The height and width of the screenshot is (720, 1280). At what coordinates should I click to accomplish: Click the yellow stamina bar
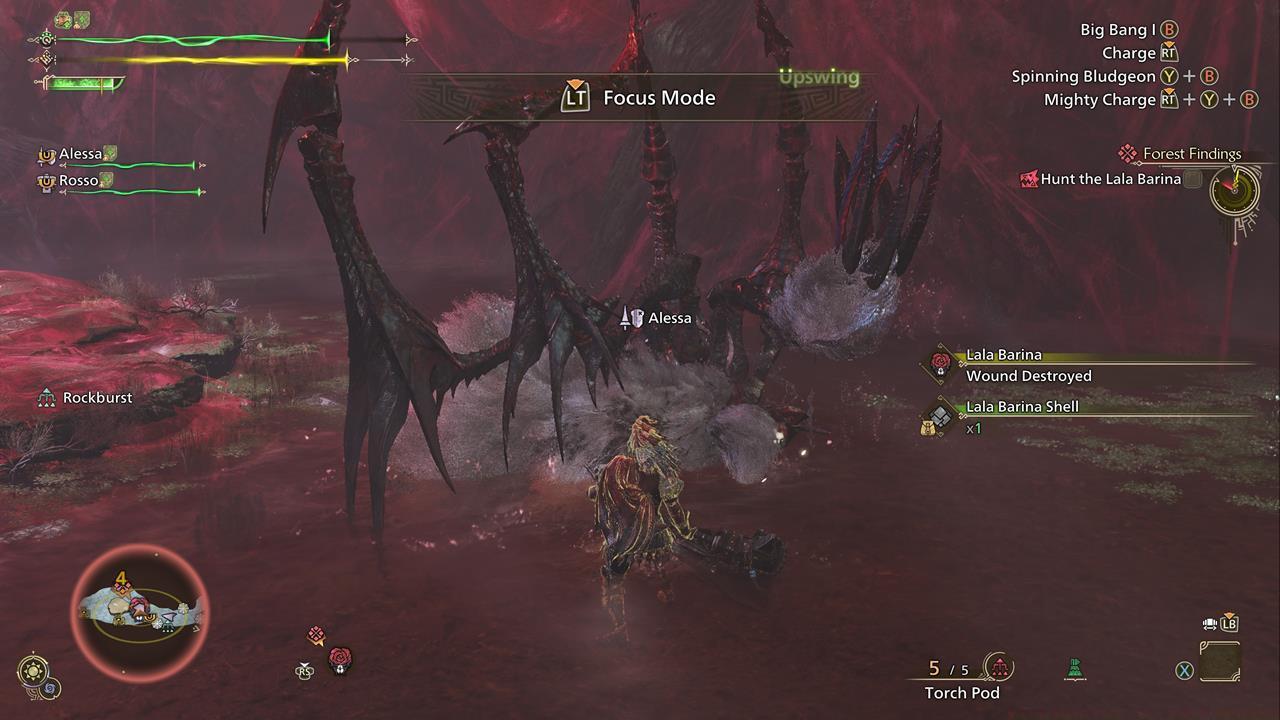200,60
